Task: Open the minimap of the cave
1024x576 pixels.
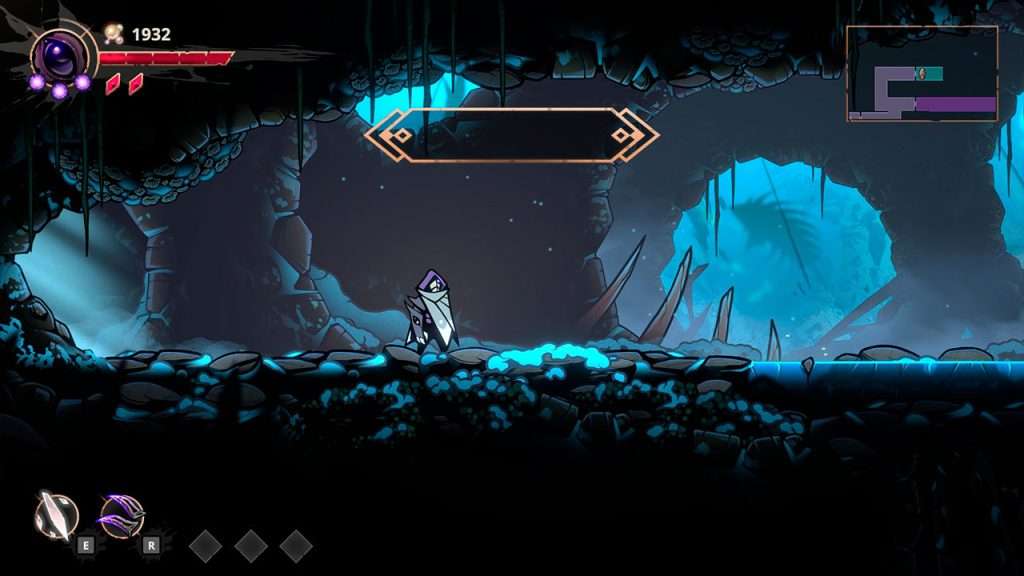Action: pyautogui.click(x=922, y=74)
